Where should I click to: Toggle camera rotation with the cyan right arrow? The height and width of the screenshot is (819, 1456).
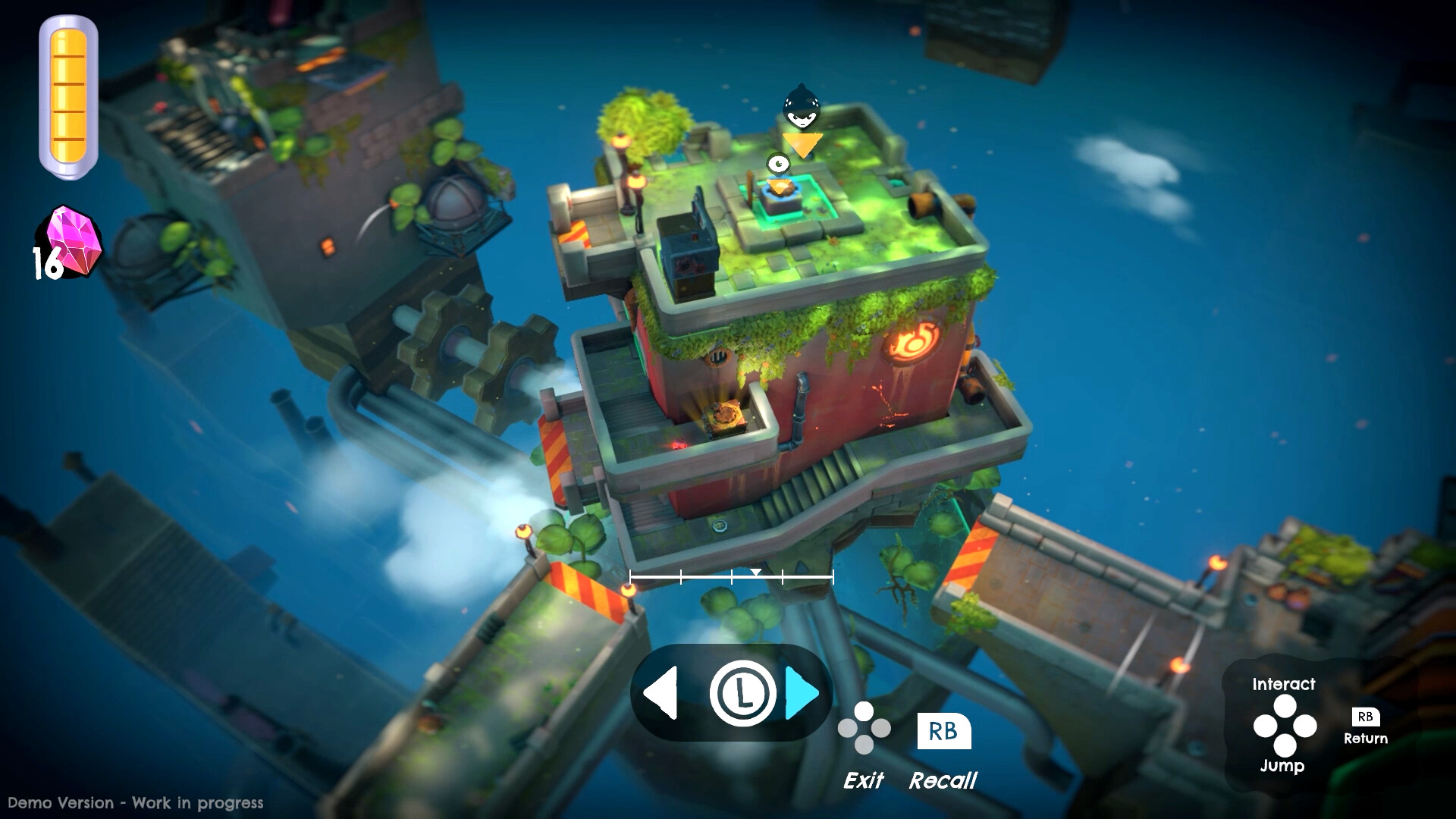point(801,692)
